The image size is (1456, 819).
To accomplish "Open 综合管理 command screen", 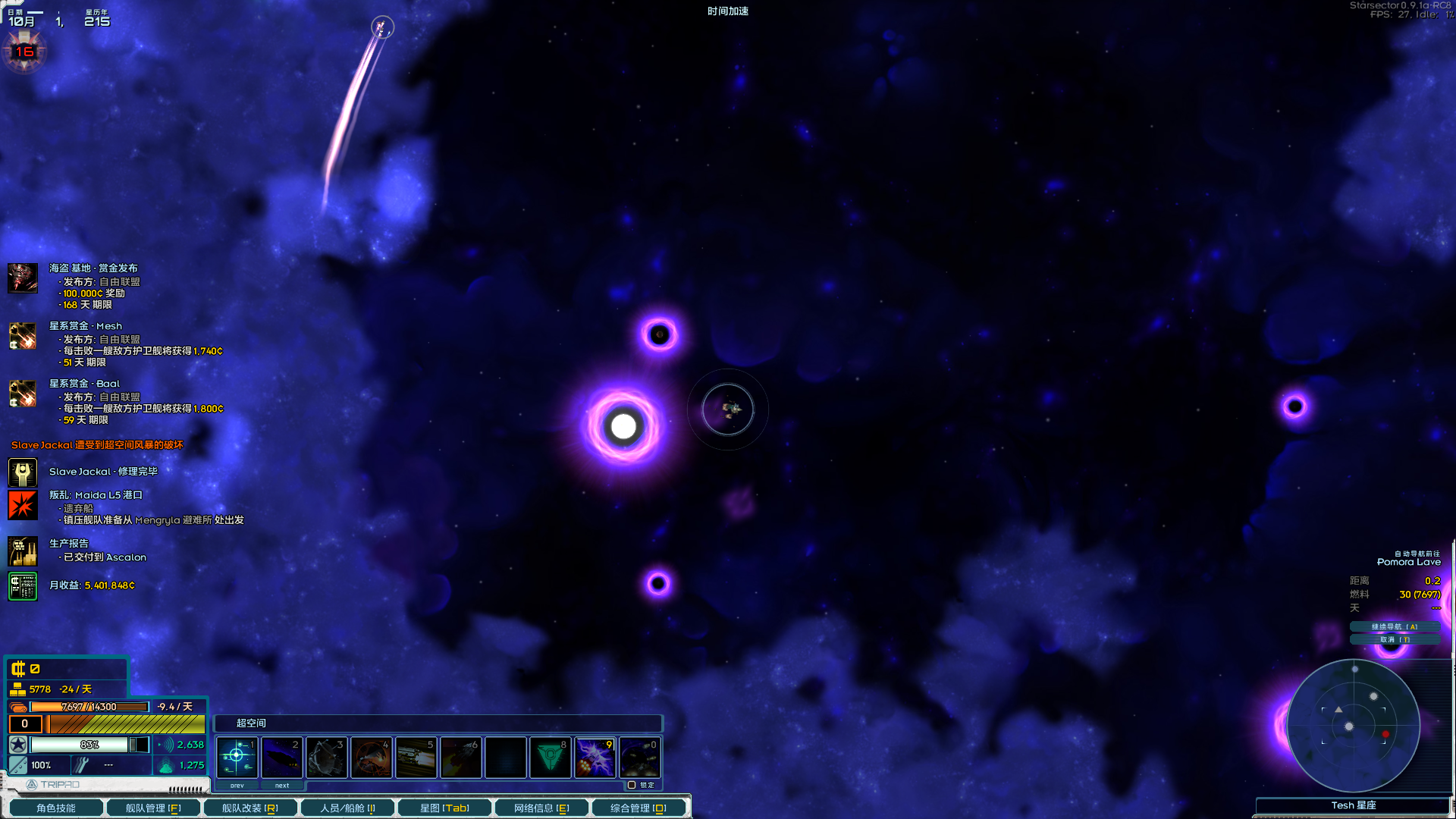I will coord(639,808).
